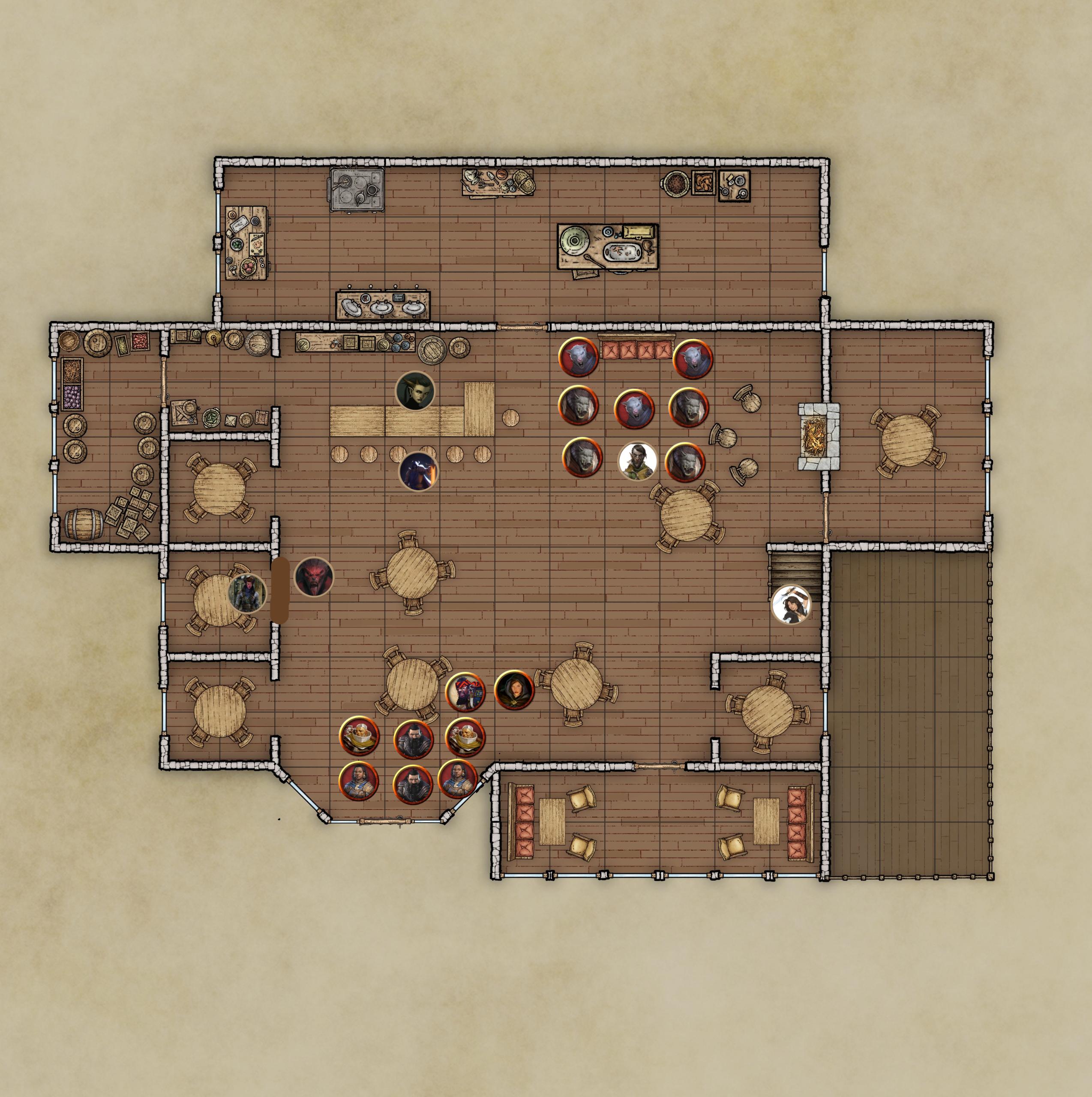This screenshot has height=1097, width=1092.
Task: Select the green-cloaked man token among wolves
Action: [637, 461]
